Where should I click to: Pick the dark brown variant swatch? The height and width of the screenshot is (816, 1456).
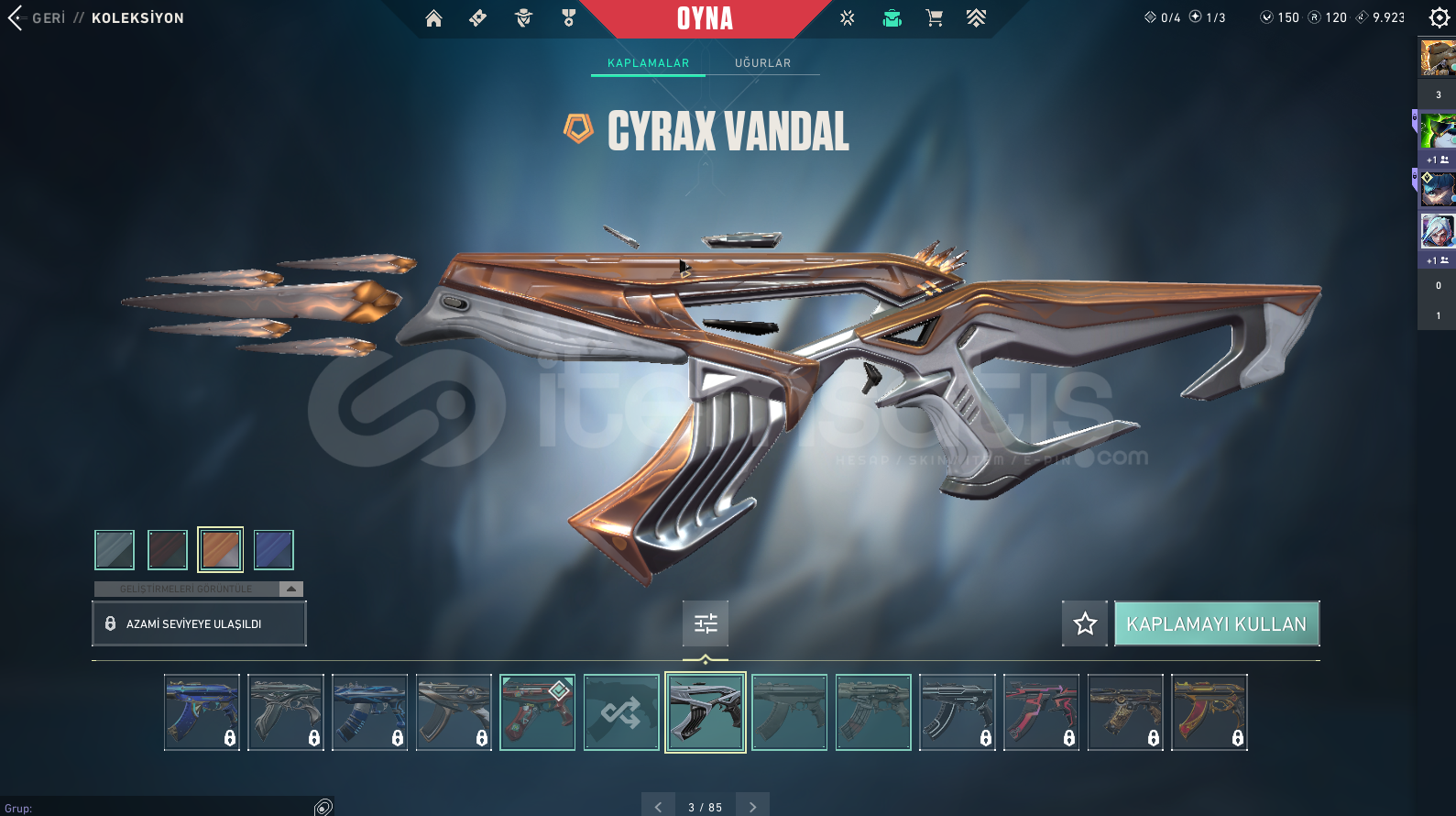tap(168, 550)
